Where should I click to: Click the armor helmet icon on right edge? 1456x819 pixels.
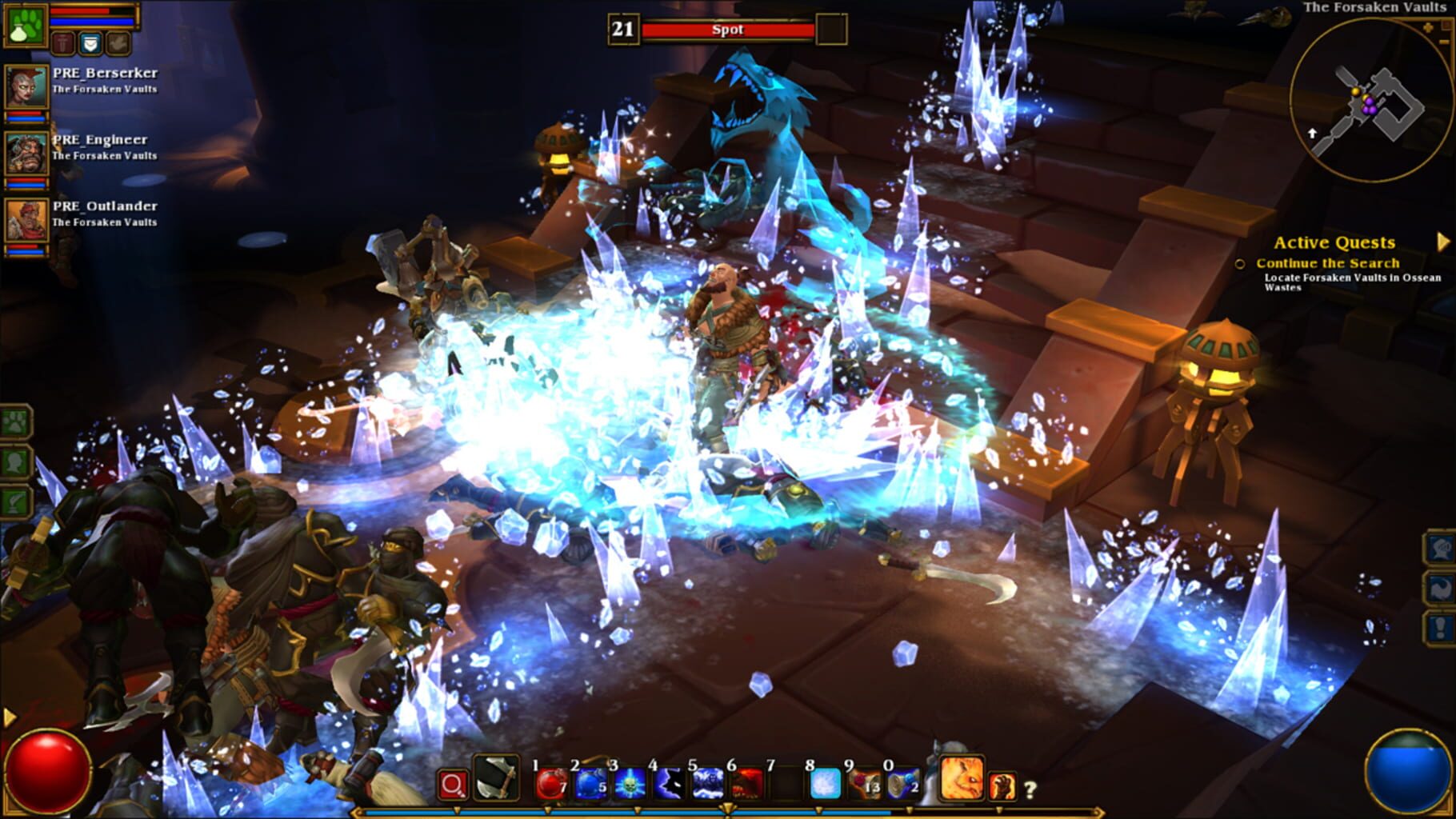pos(1440,548)
